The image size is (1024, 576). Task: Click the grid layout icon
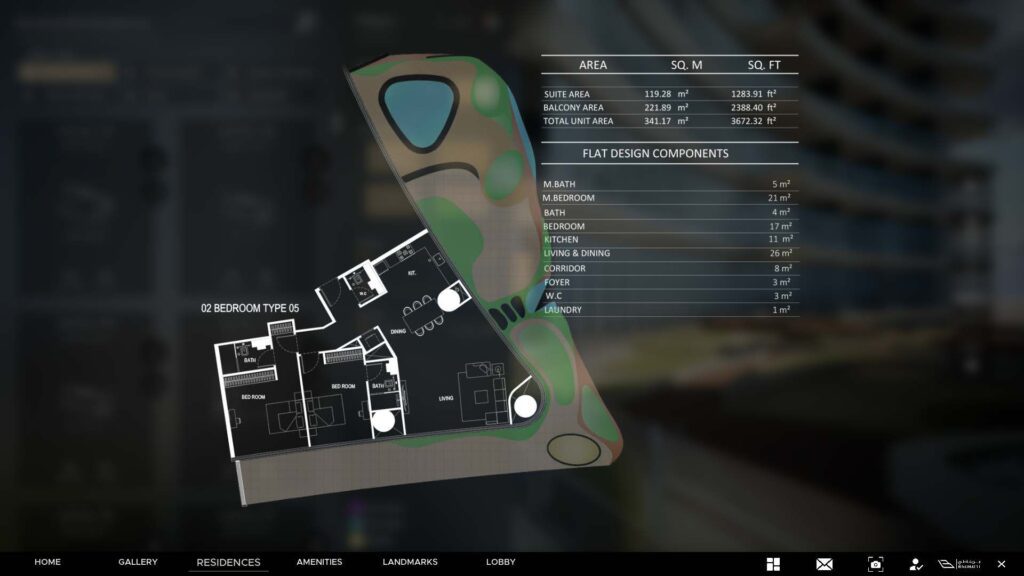pyautogui.click(x=773, y=564)
